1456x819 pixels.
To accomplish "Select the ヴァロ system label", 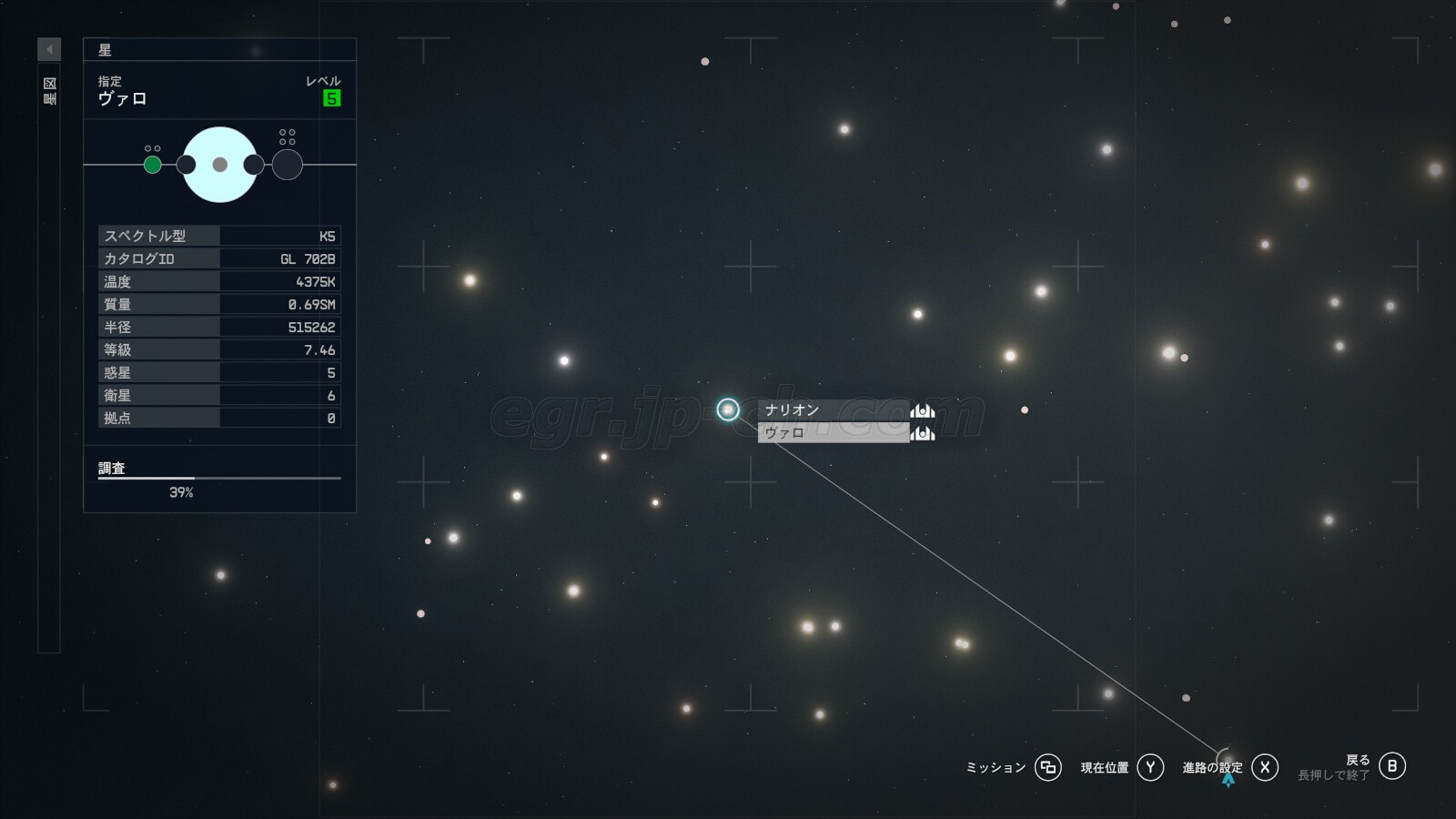I will point(833,433).
